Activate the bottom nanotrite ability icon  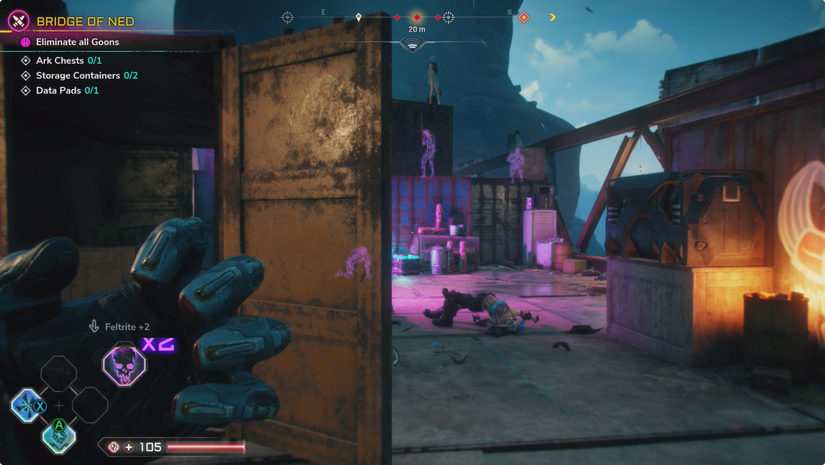click(x=59, y=436)
